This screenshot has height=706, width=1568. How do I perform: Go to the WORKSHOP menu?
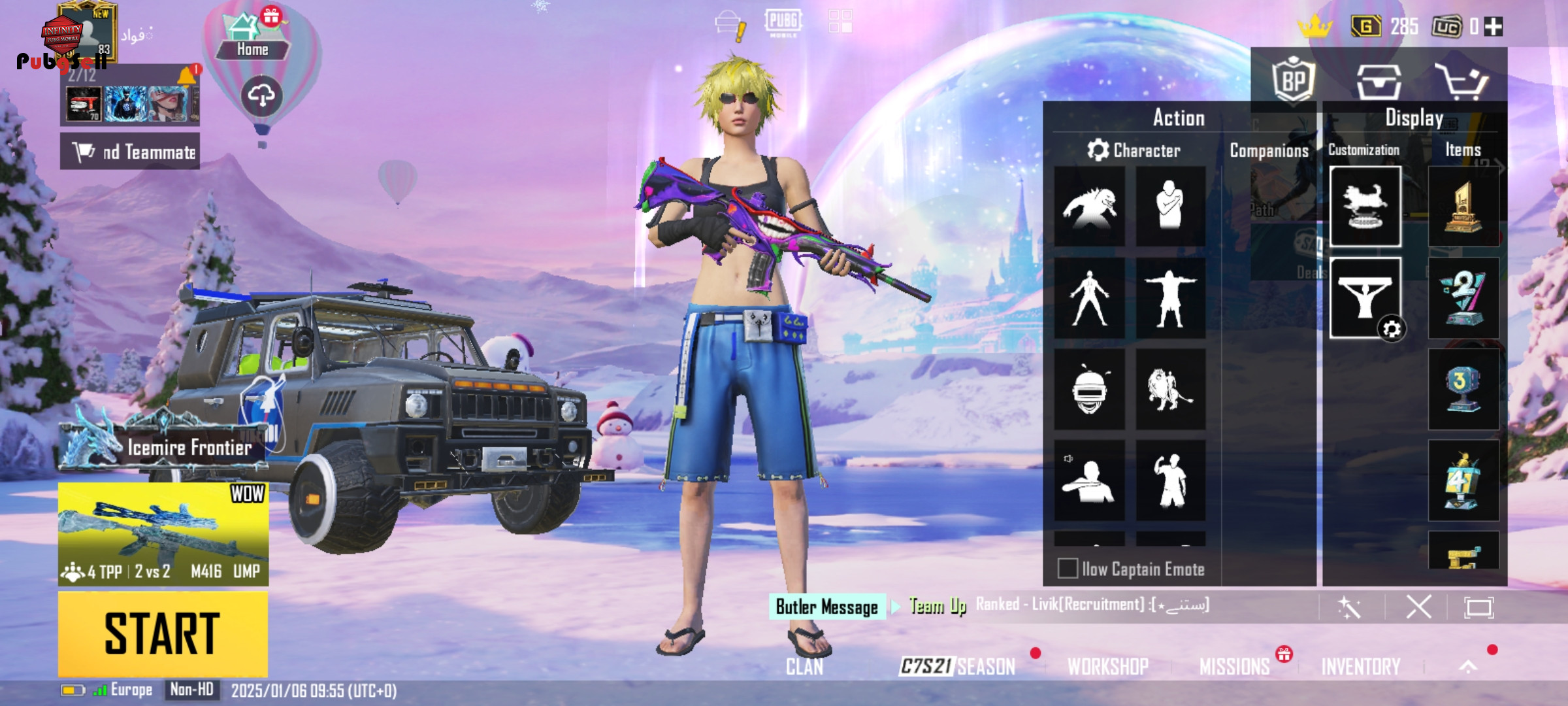1108,666
